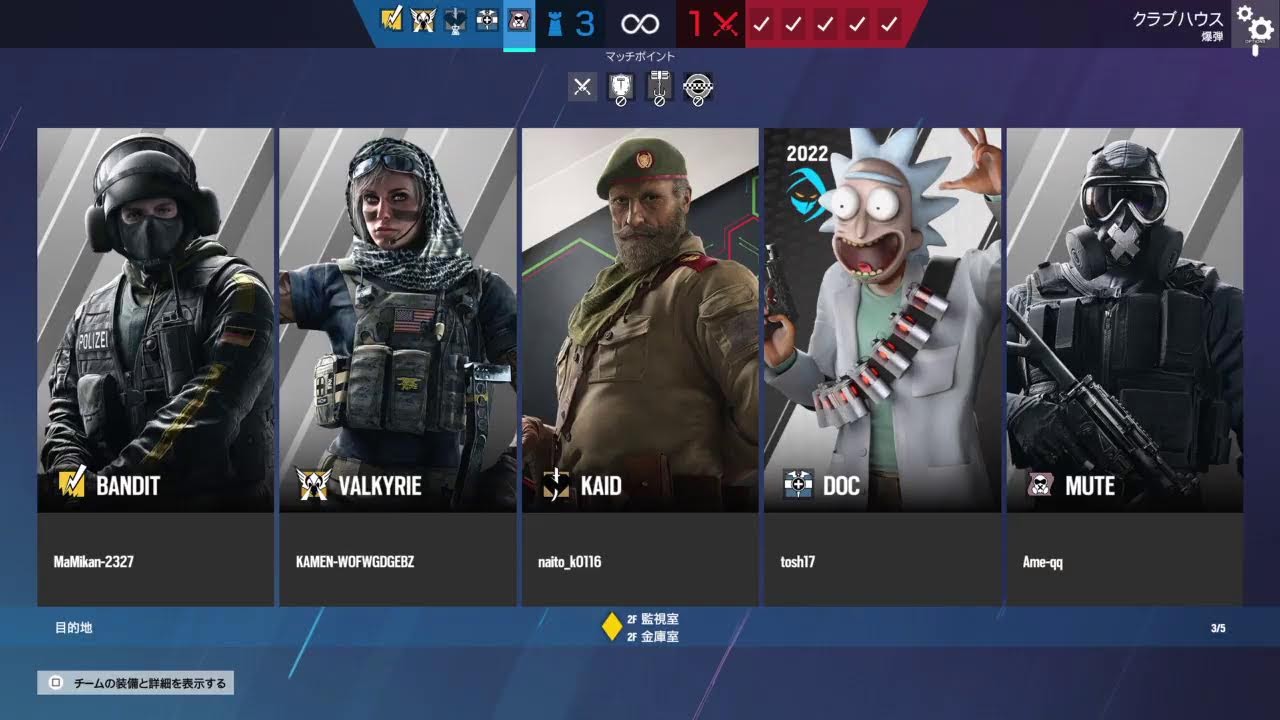Select the crossed swords icon under マッチポイント
This screenshot has height=720, width=1280.
pos(583,87)
